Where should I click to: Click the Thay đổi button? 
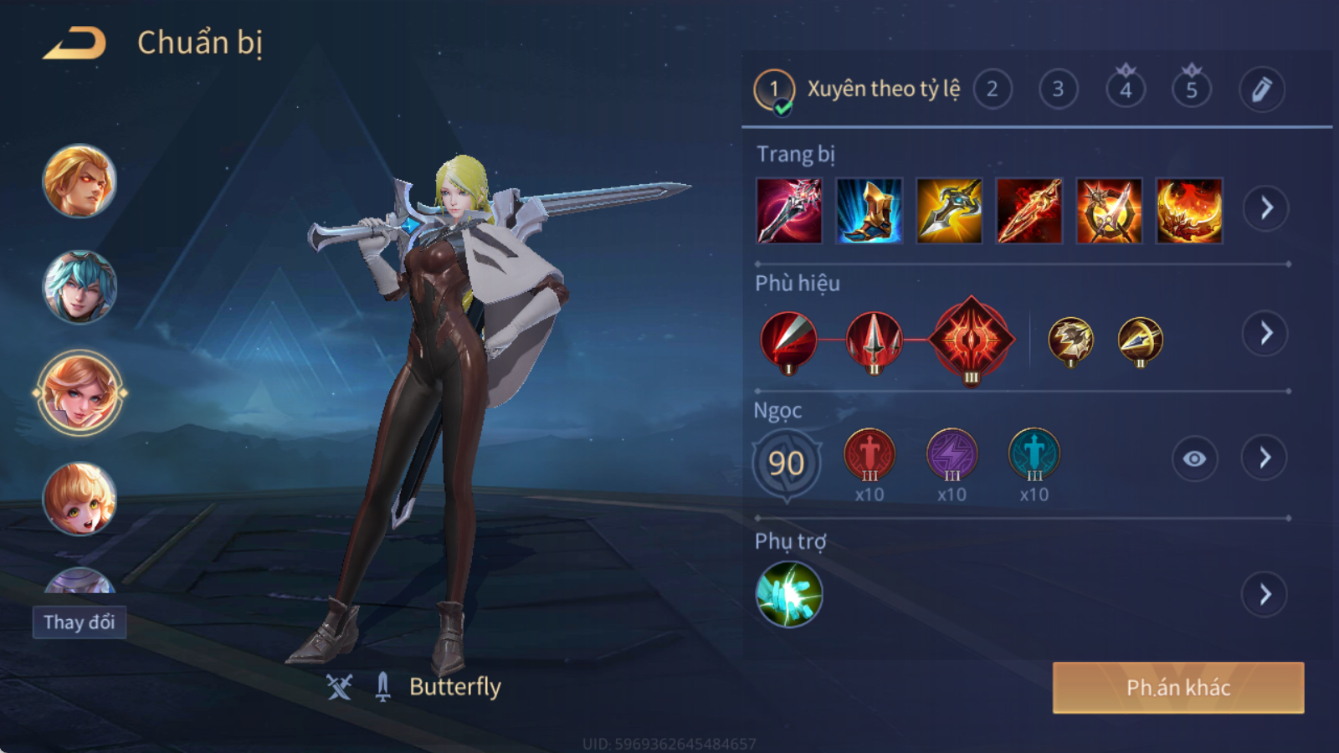pyautogui.click(x=79, y=622)
